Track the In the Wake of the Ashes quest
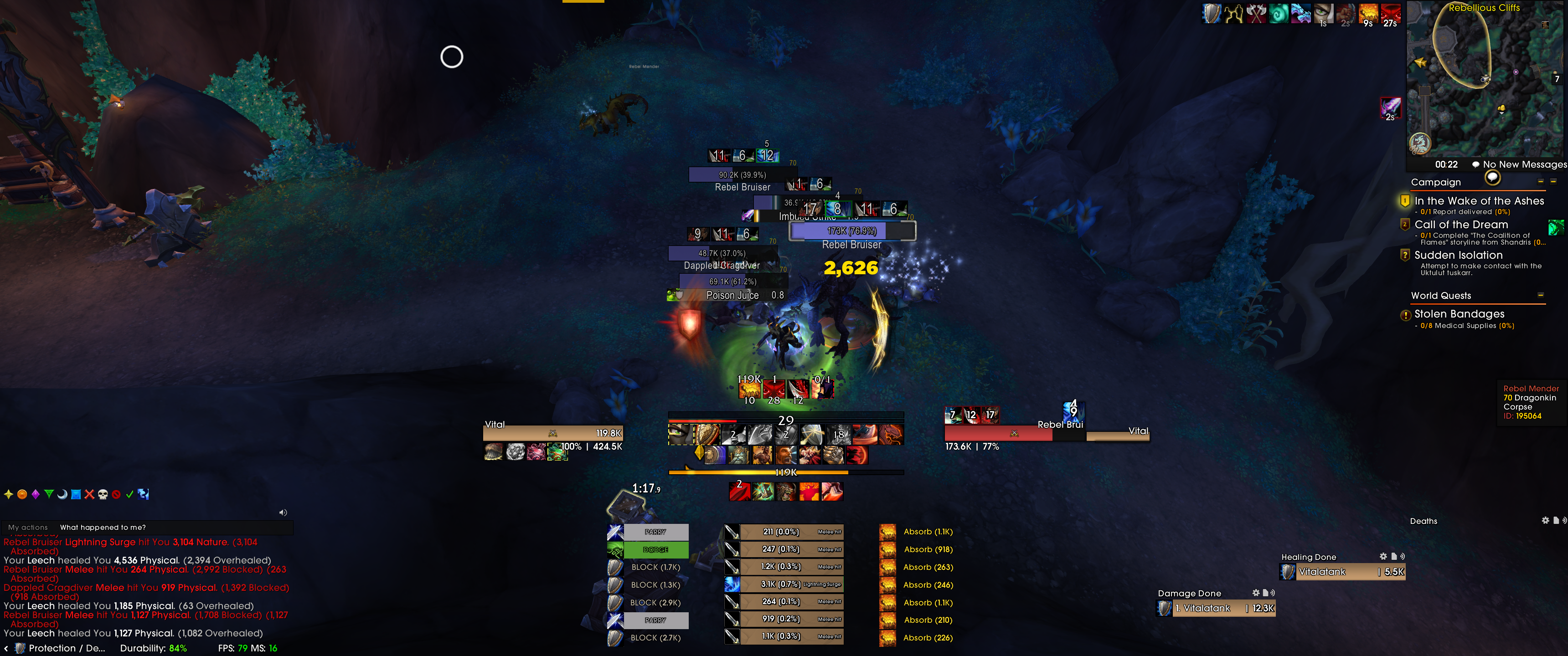The height and width of the screenshot is (656, 1568). click(1479, 201)
